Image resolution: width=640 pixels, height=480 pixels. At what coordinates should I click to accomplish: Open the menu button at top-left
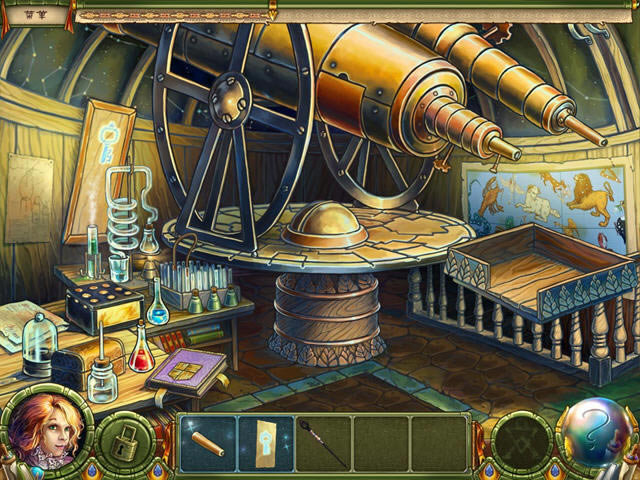tap(35, 10)
